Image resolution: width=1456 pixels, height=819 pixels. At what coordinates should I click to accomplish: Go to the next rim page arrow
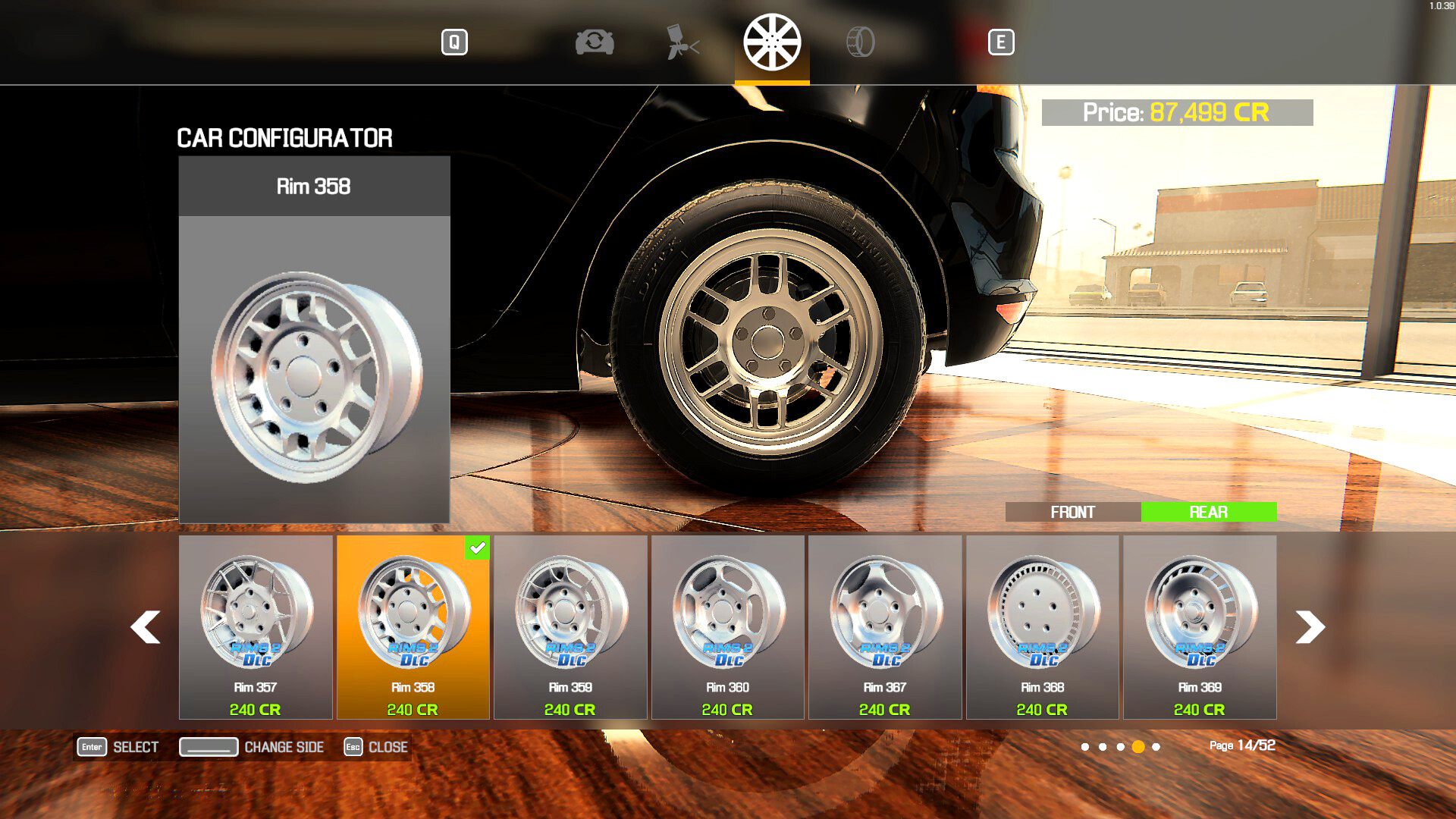pyautogui.click(x=1310, y=627)
